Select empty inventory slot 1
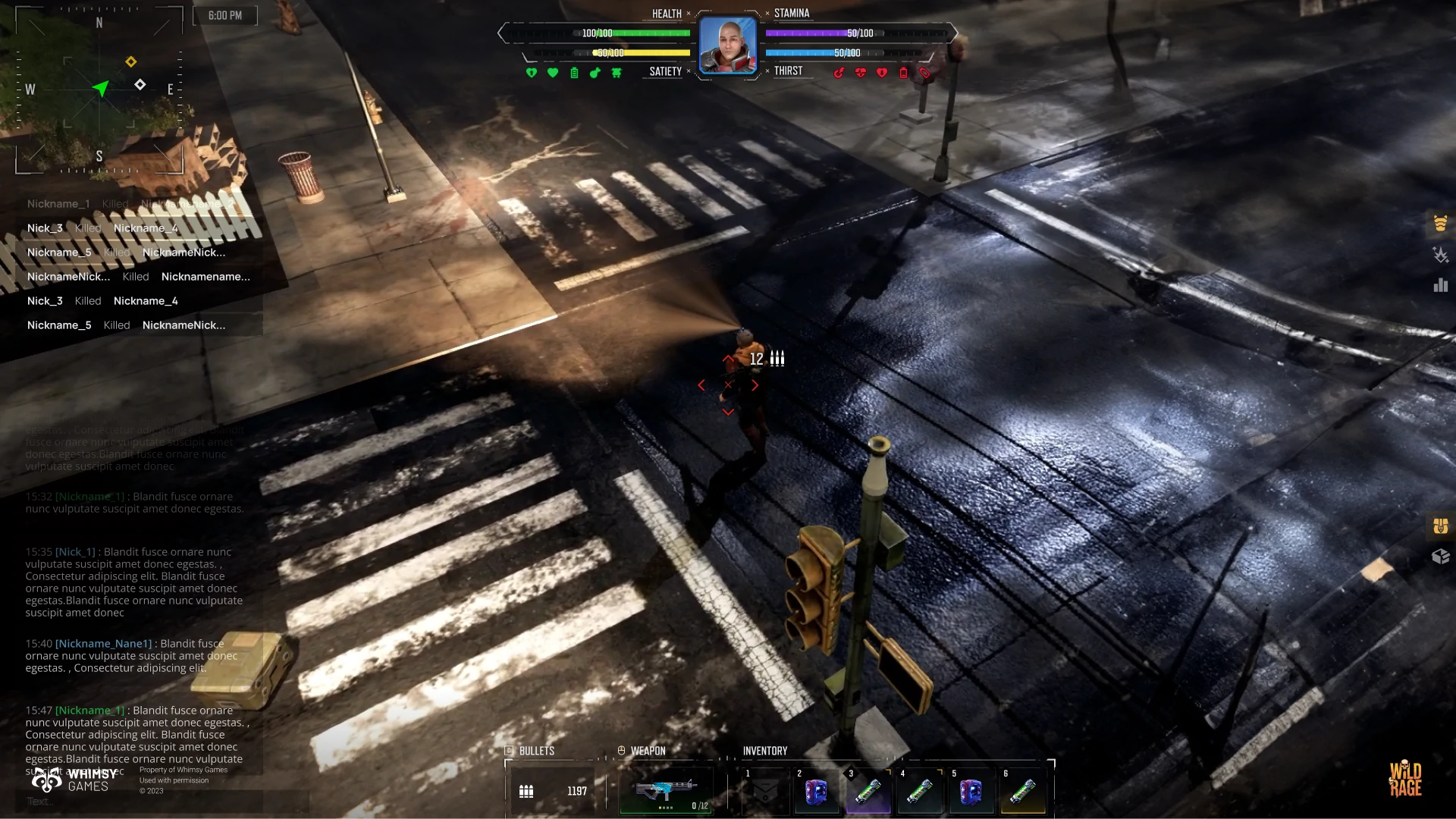1456x819 pixels. (x=764, y=792)
